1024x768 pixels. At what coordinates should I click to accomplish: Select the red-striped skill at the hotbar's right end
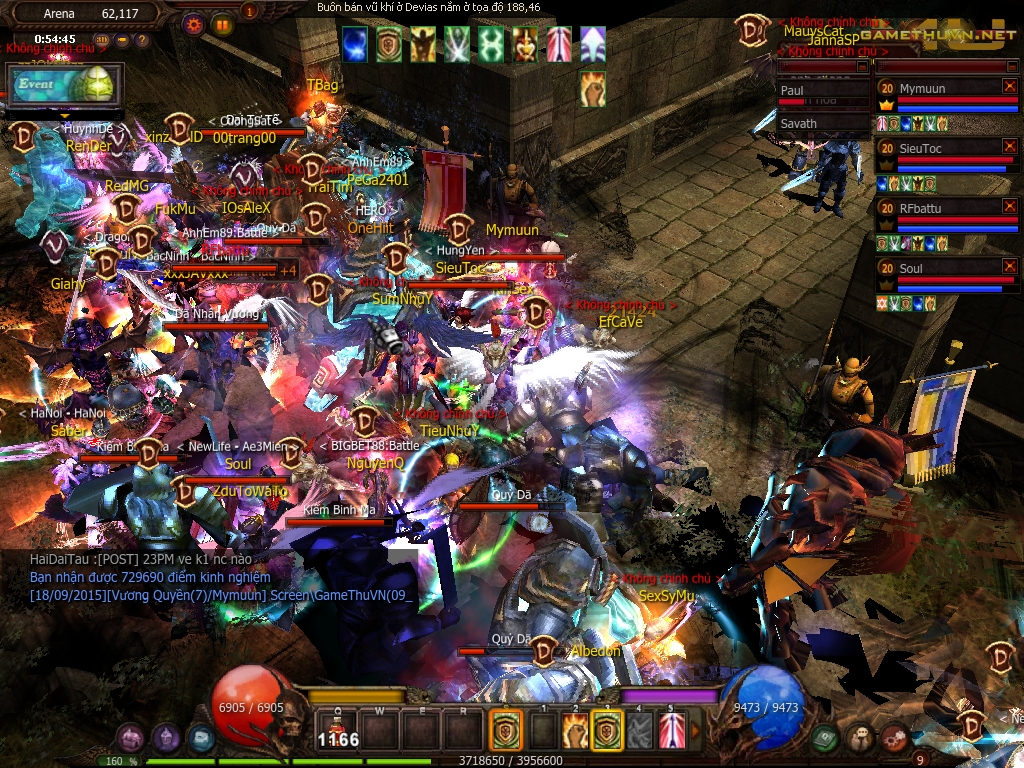pos(672,731)
